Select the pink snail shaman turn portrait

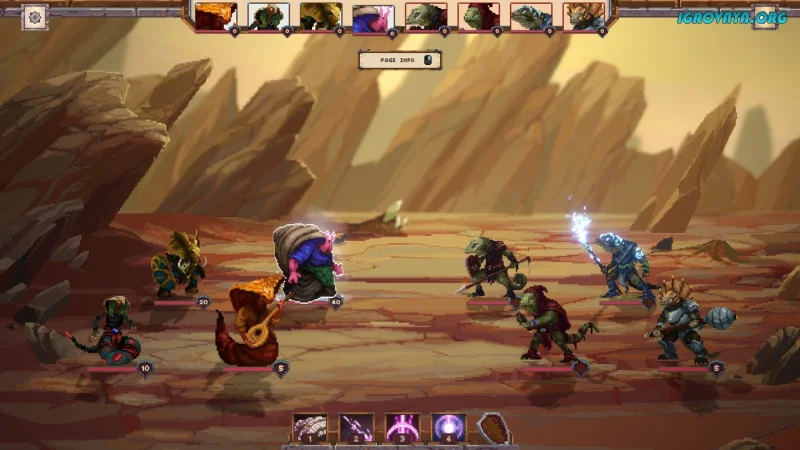point(373,16)
